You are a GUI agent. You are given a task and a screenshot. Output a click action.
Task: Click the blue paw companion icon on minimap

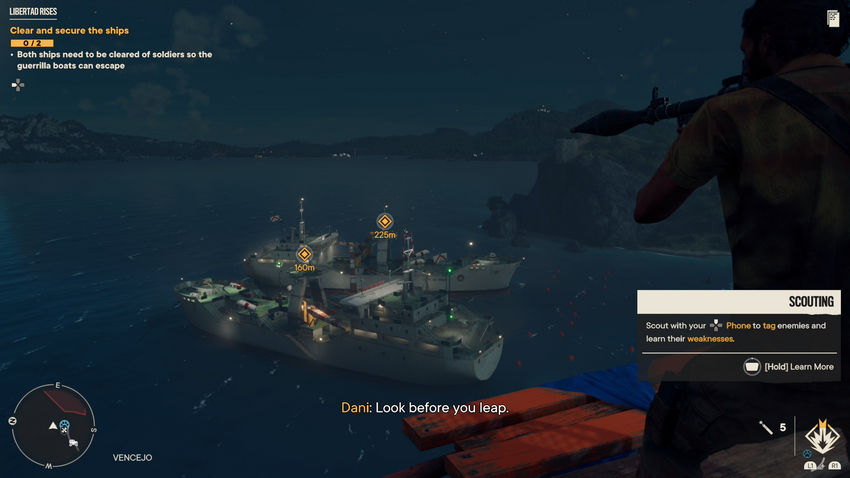(x=65, y=425)
